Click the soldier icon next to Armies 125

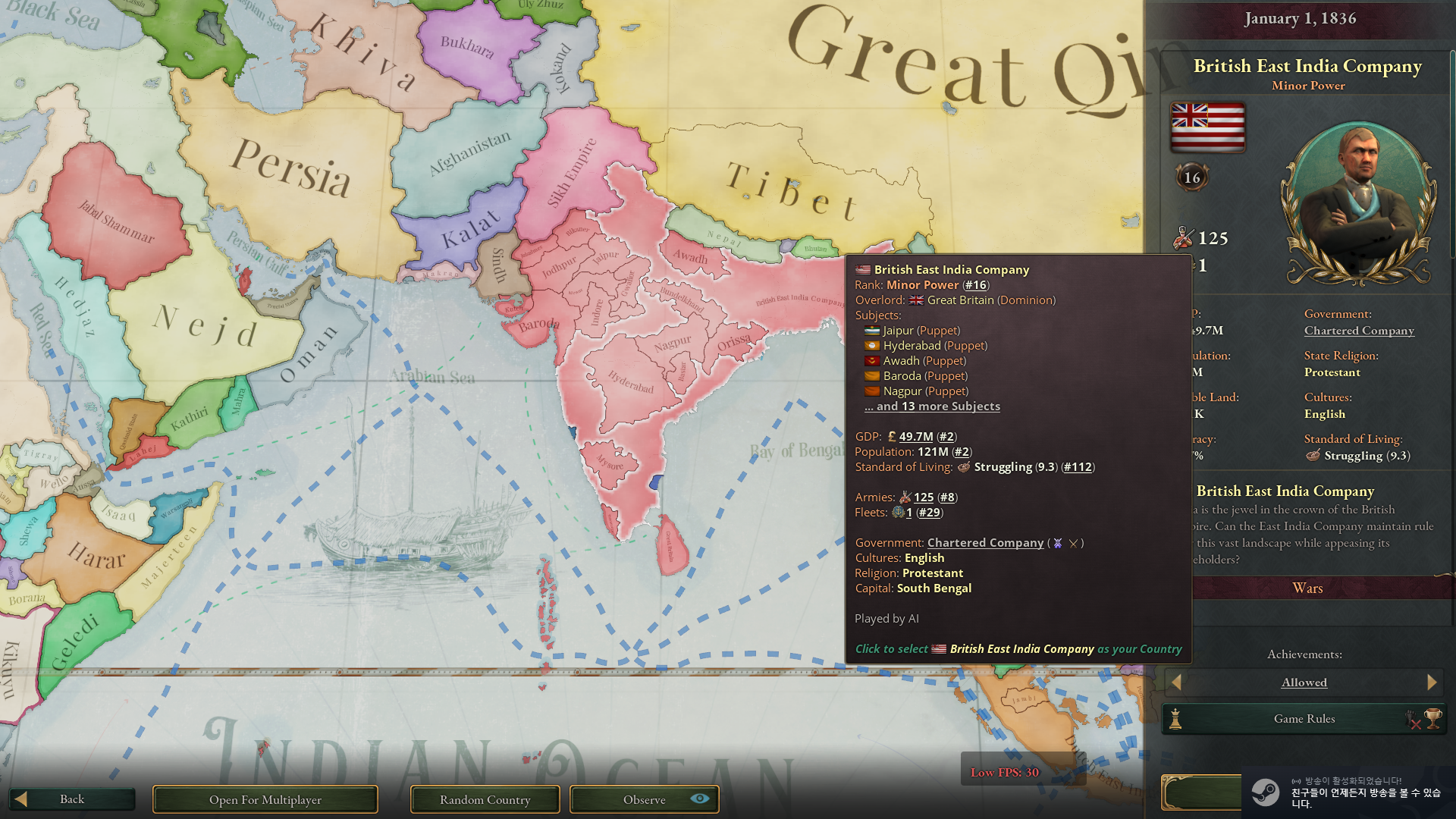[x=905, y=497]
